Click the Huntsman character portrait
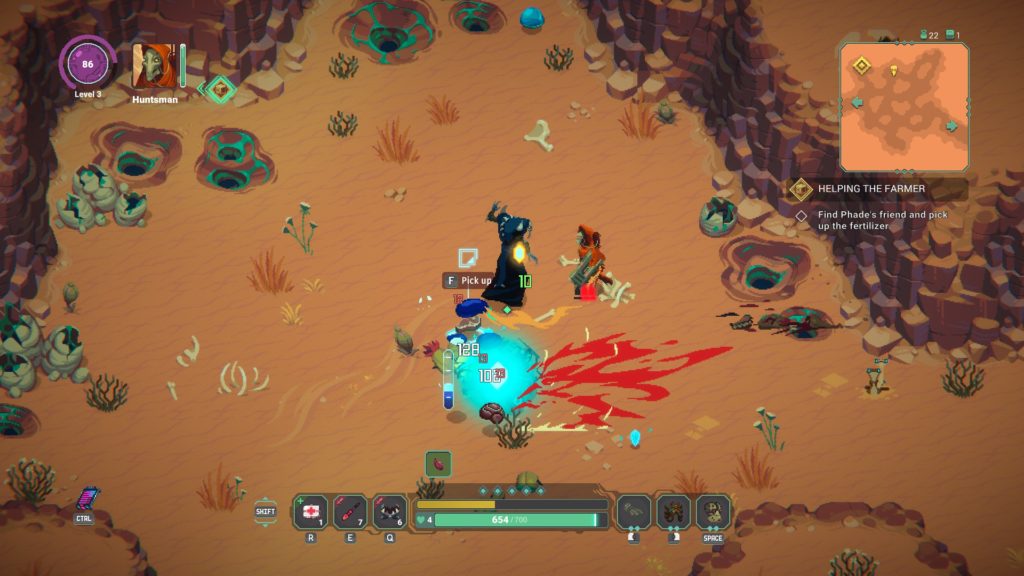Image resolution: width=1024 pixels, height=576 pixels. tap(154, 66)
